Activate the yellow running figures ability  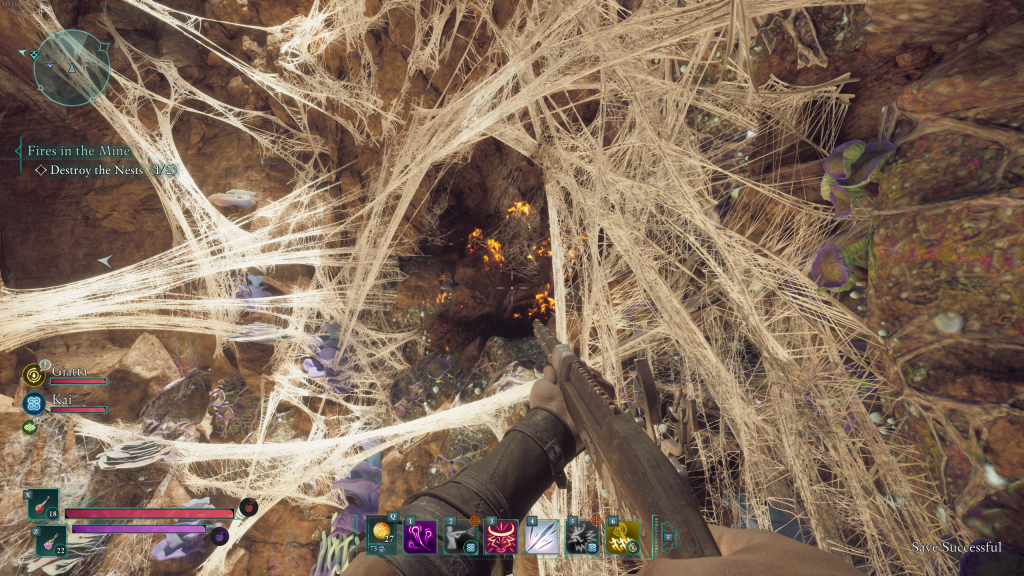coord(624,537)
